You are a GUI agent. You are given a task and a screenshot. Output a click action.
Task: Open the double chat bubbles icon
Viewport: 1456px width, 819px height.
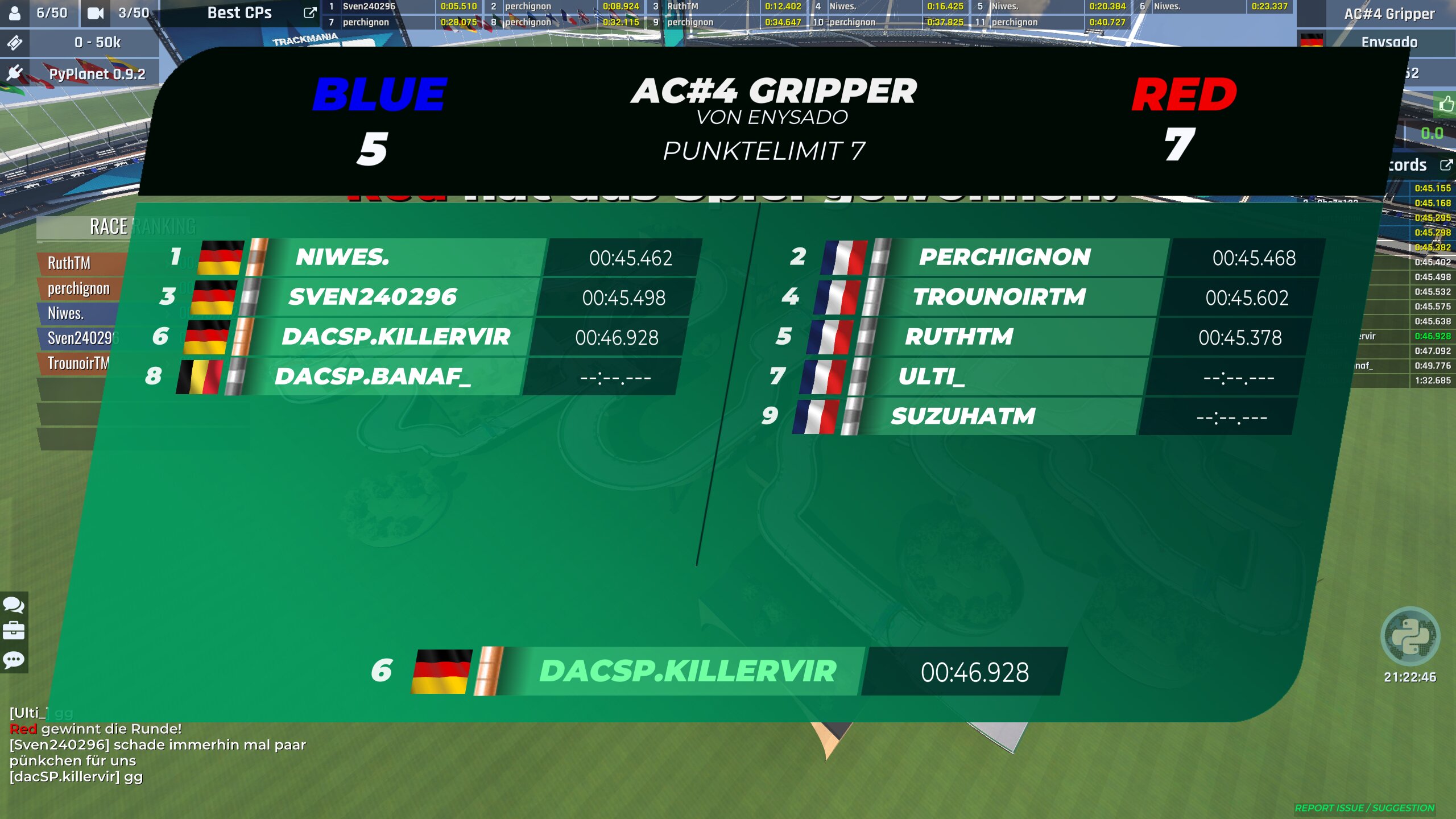click(x=14, y=605)
